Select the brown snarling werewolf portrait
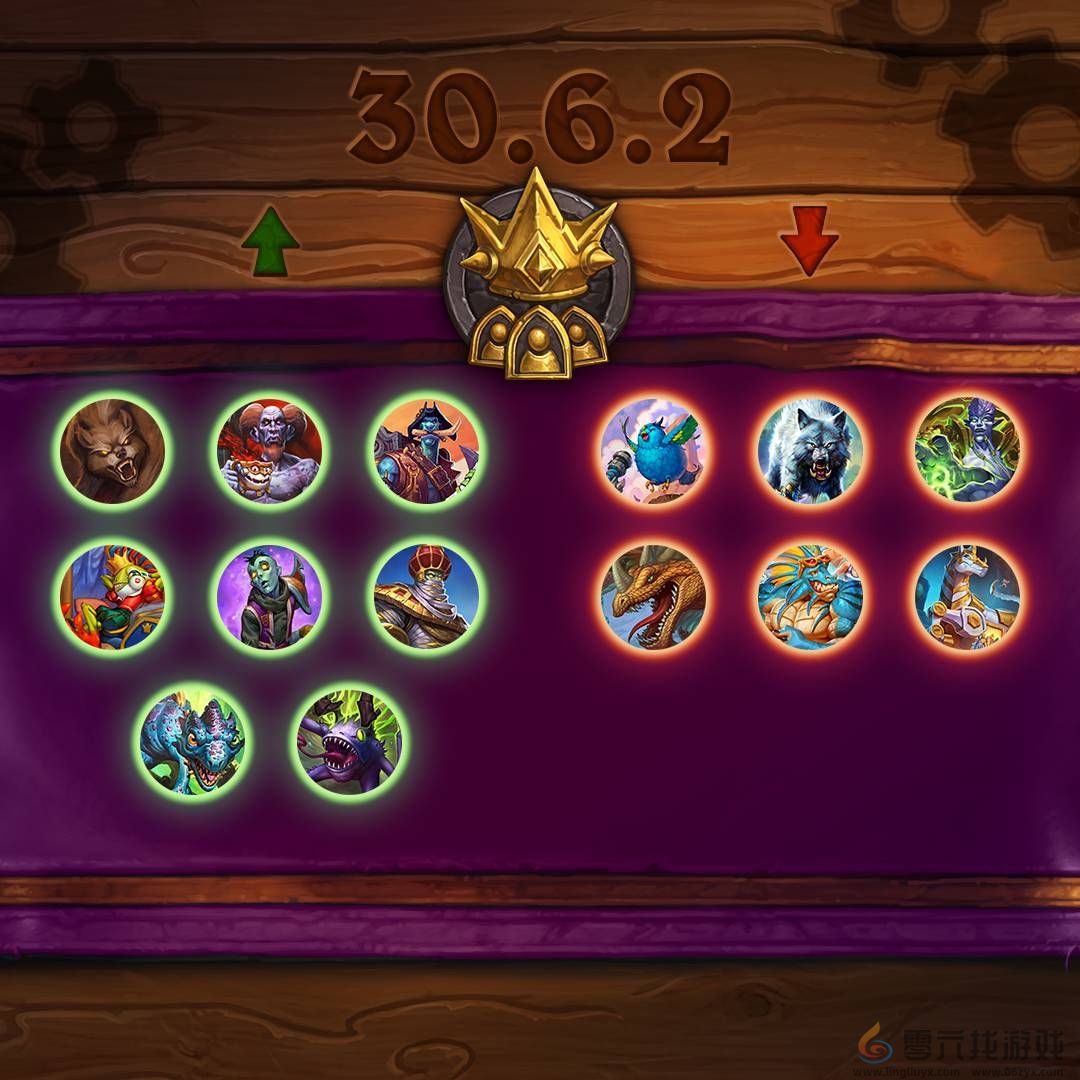Image resolution: width=1080 pixels, height=1080 pixels. click(x=112, y=451)
